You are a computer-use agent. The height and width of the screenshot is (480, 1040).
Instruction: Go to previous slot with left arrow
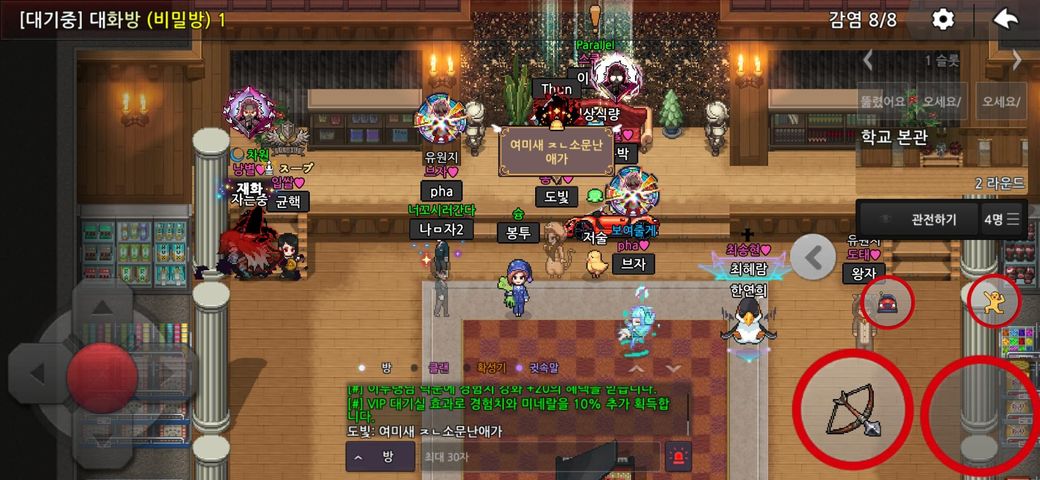(x=868, y=60)
